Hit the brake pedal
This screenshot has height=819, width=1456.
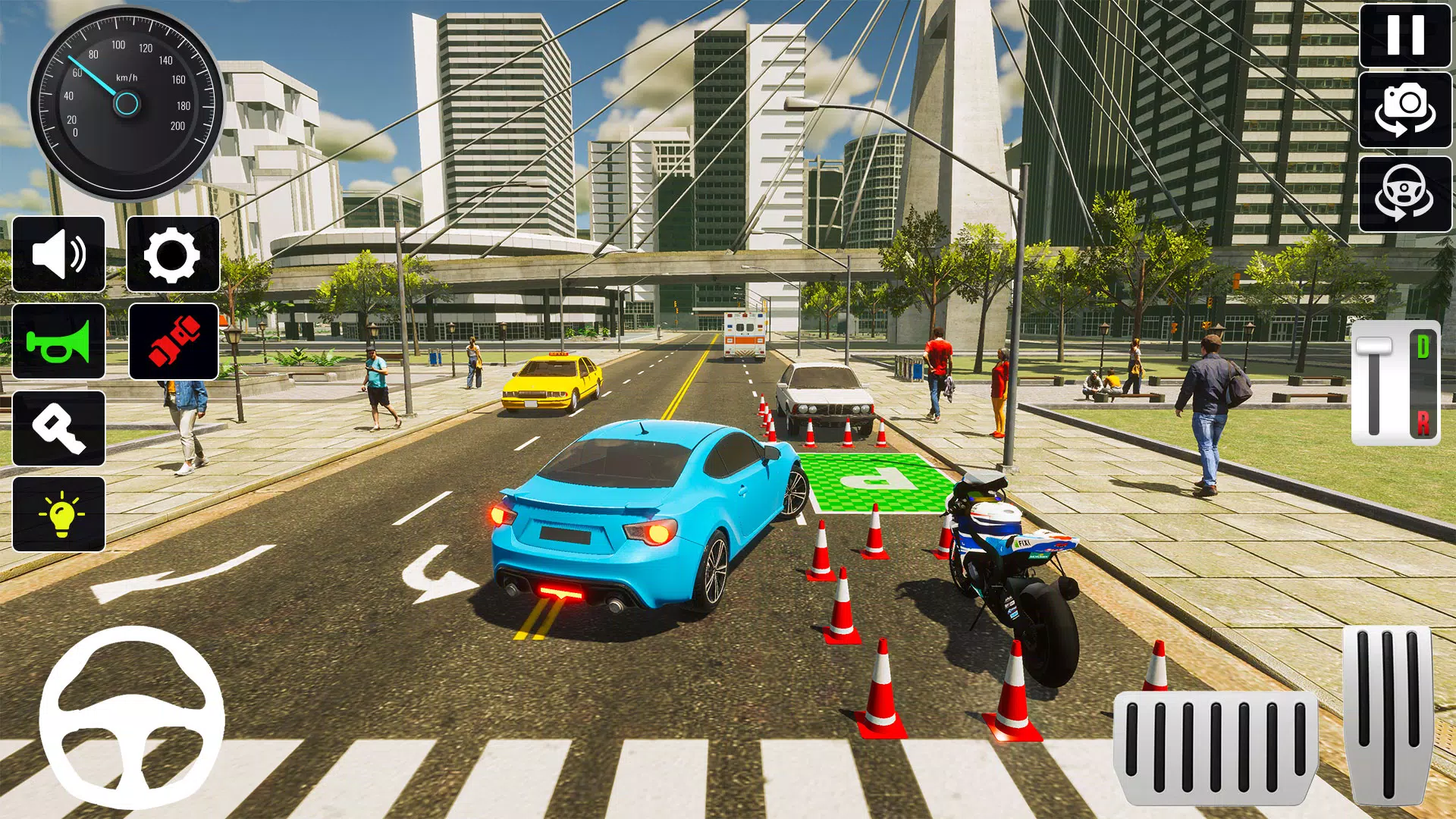[1216, 747]
